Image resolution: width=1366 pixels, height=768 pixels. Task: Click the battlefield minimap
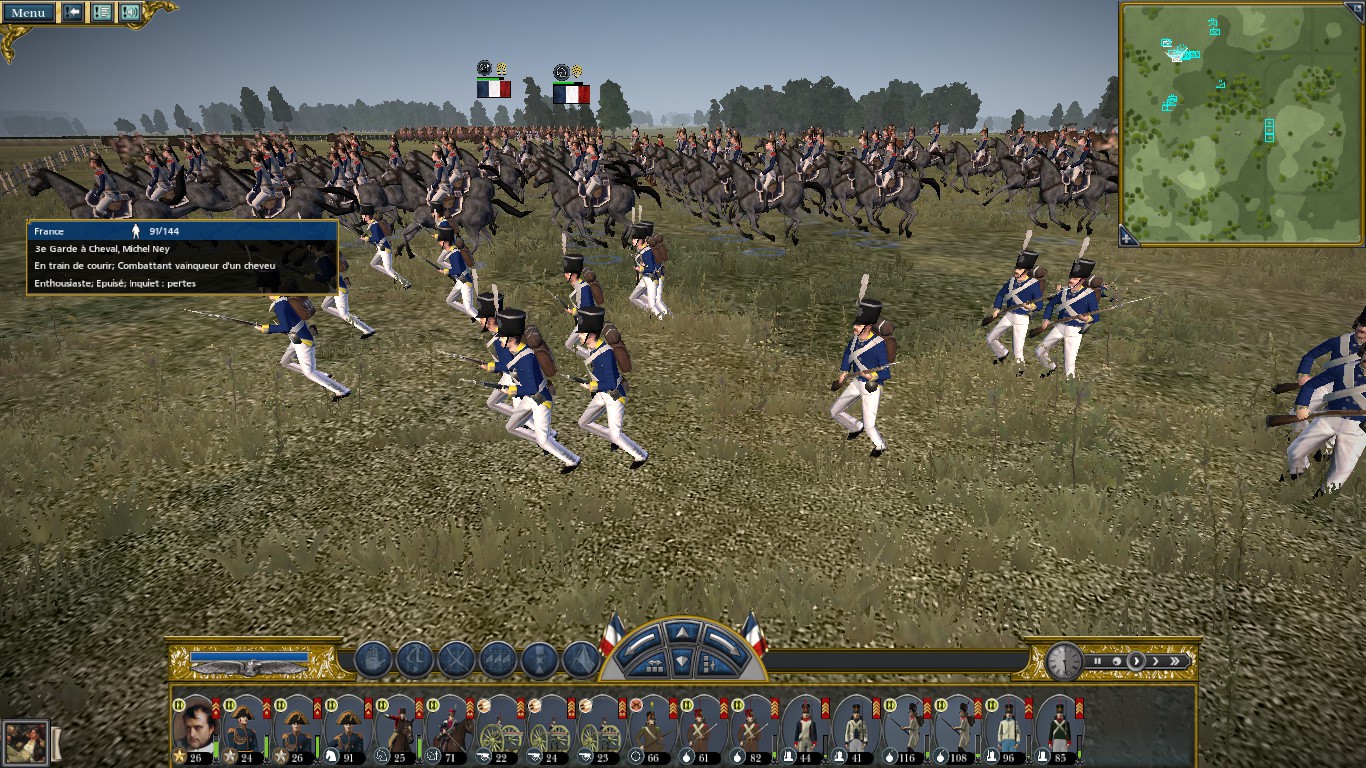[x=1241, y=122]
